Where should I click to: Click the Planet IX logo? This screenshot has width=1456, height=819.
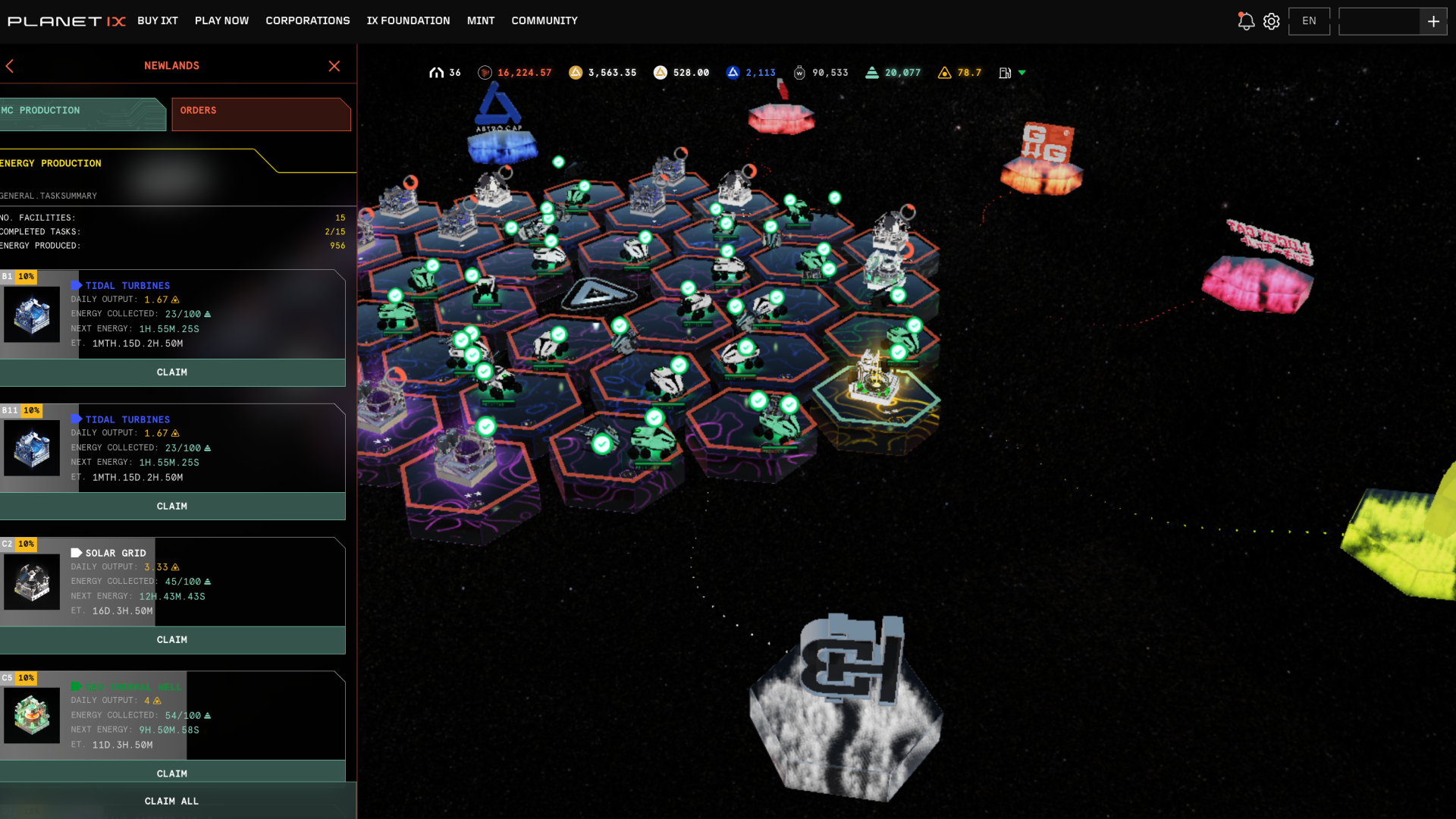coord(66,21)
